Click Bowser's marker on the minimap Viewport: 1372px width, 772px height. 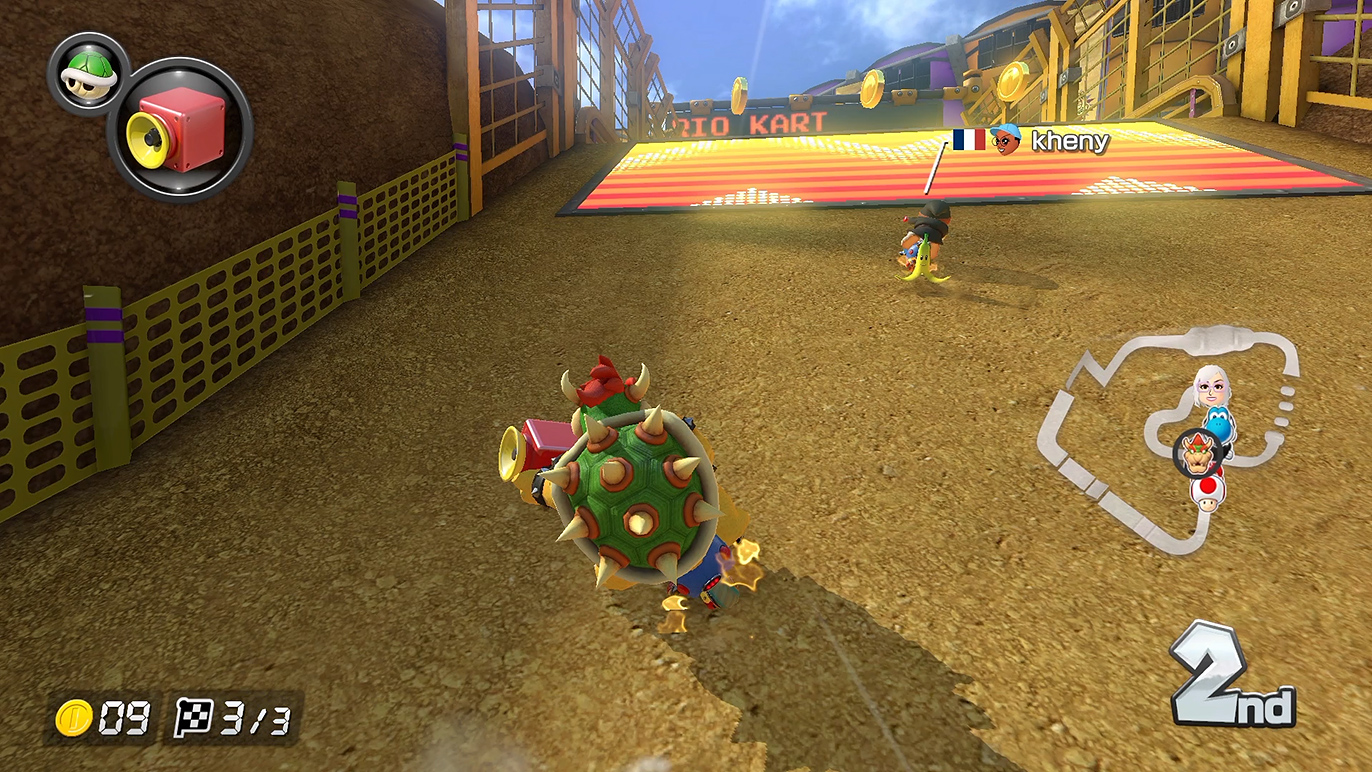pos(1196,456)
